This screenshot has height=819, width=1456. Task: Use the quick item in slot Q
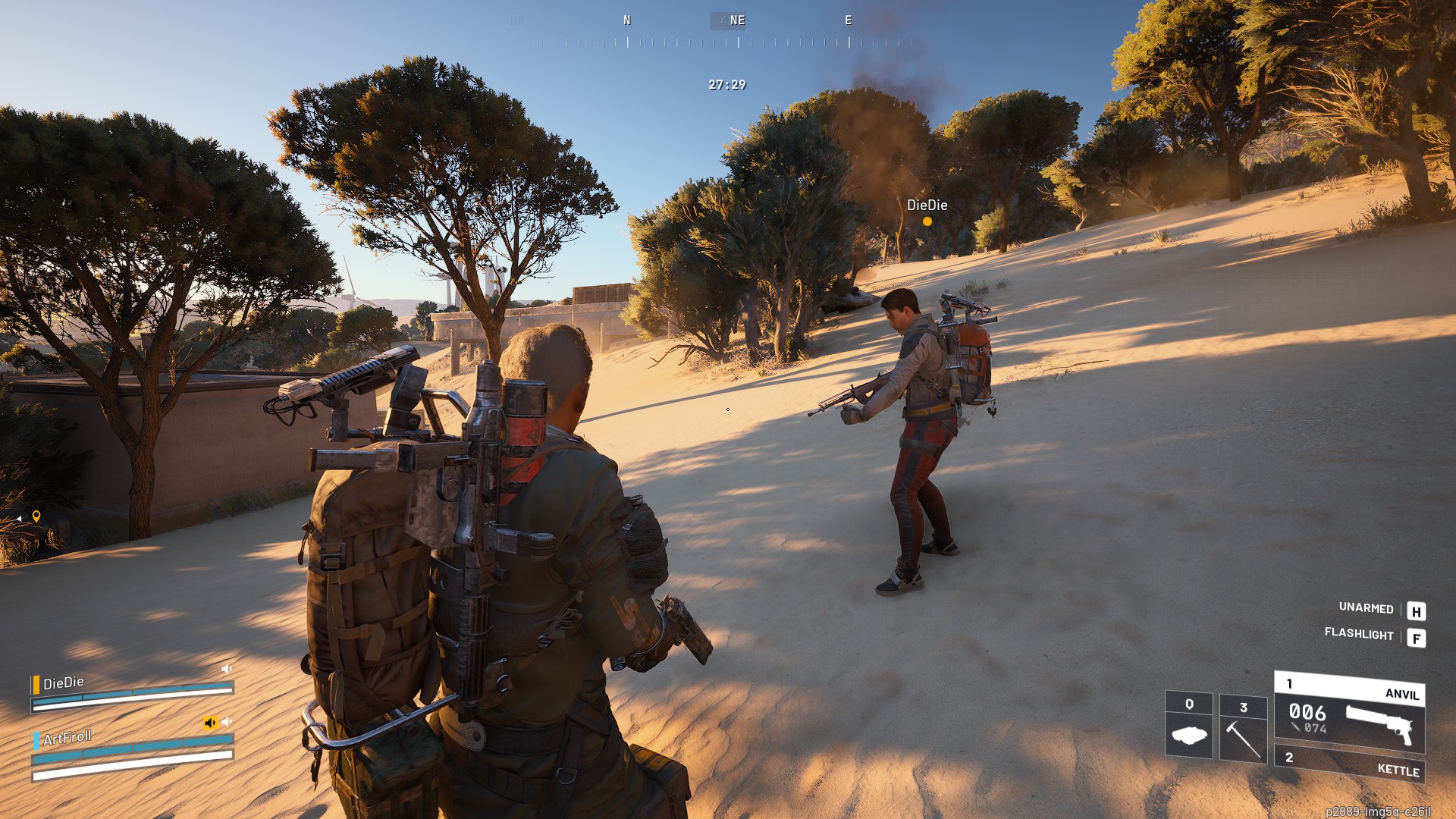click(x=1188, y=725)
